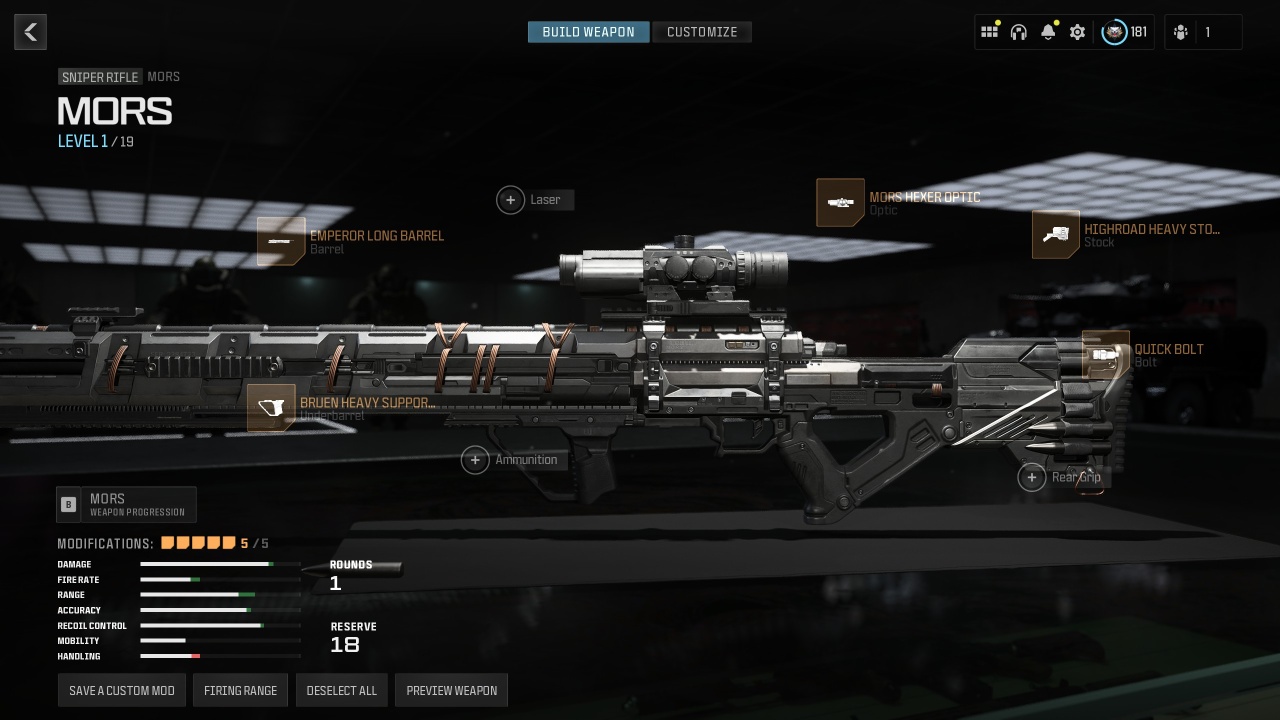
Task: Open the settings gear icon
Action: [1077, 32]
